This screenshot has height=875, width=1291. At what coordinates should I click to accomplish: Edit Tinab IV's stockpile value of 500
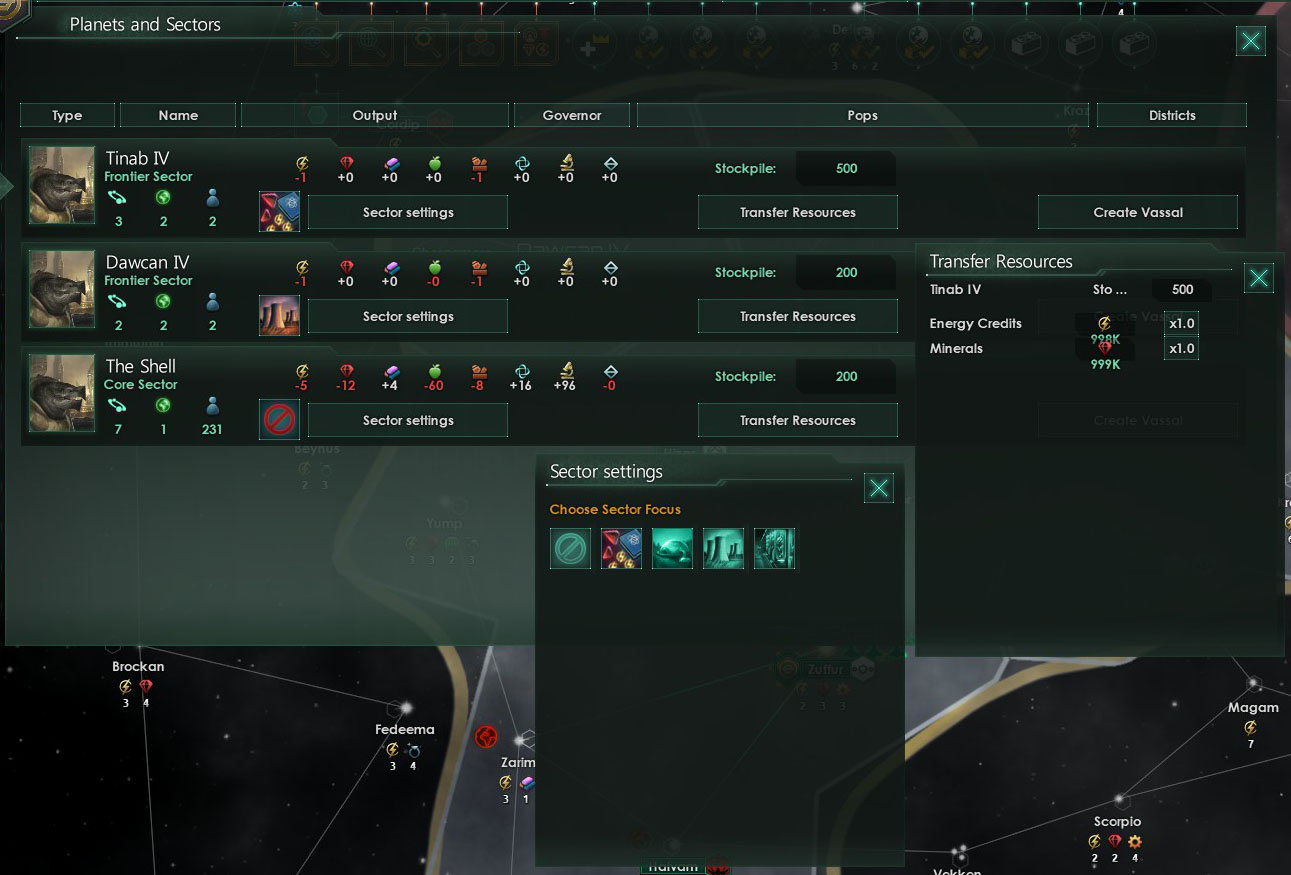[x=845, y=168]
